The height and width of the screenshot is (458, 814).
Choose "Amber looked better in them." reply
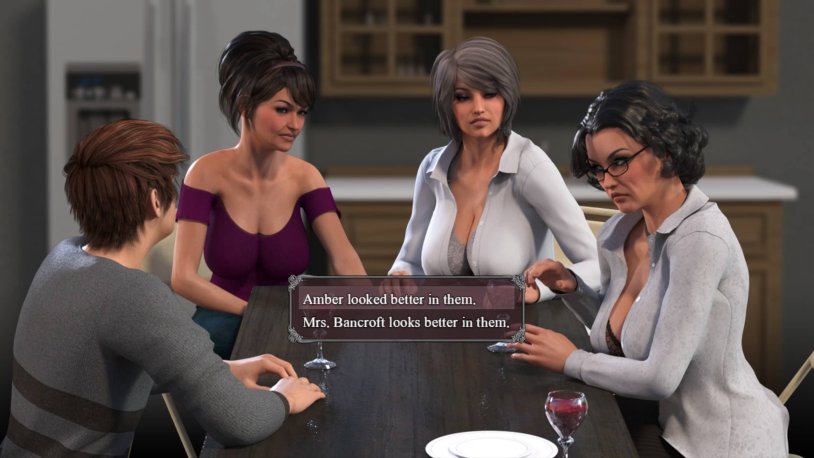tap(396, 299)
